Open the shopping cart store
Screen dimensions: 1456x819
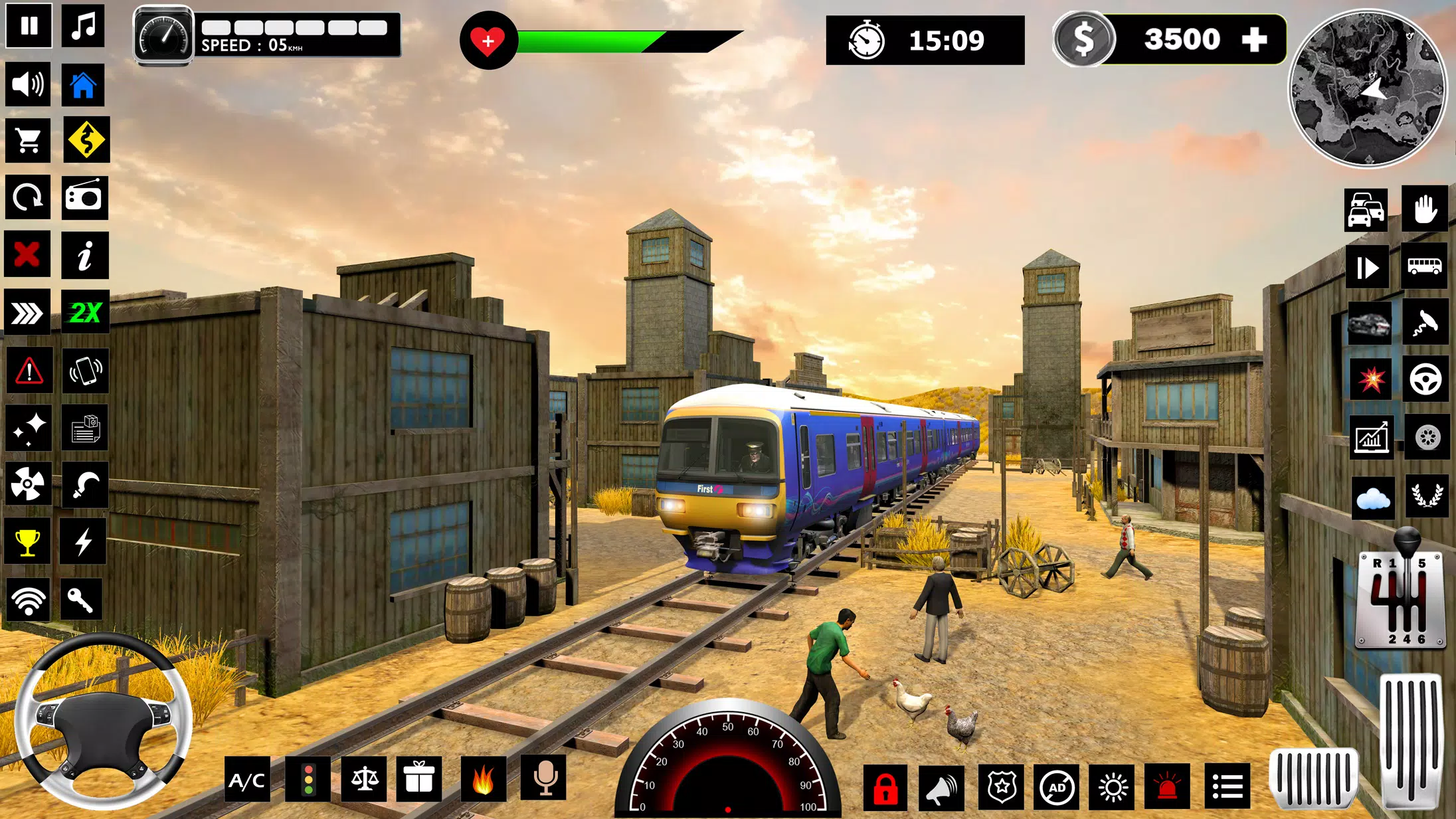pos(28,140)
